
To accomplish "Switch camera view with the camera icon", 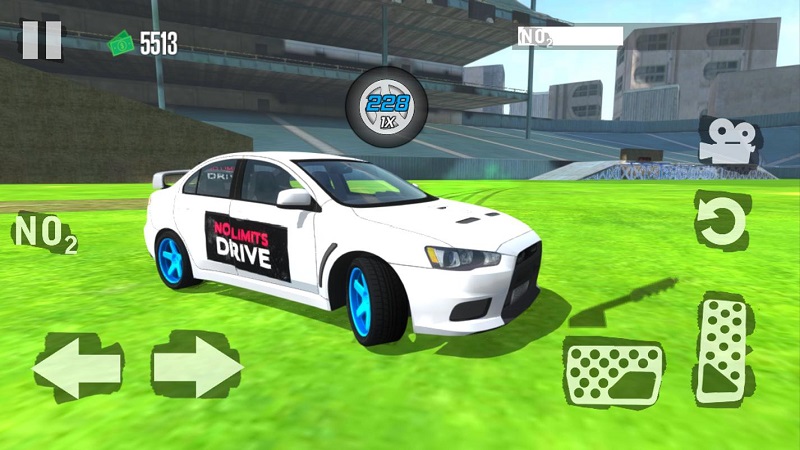I will [x=724, y=140].
